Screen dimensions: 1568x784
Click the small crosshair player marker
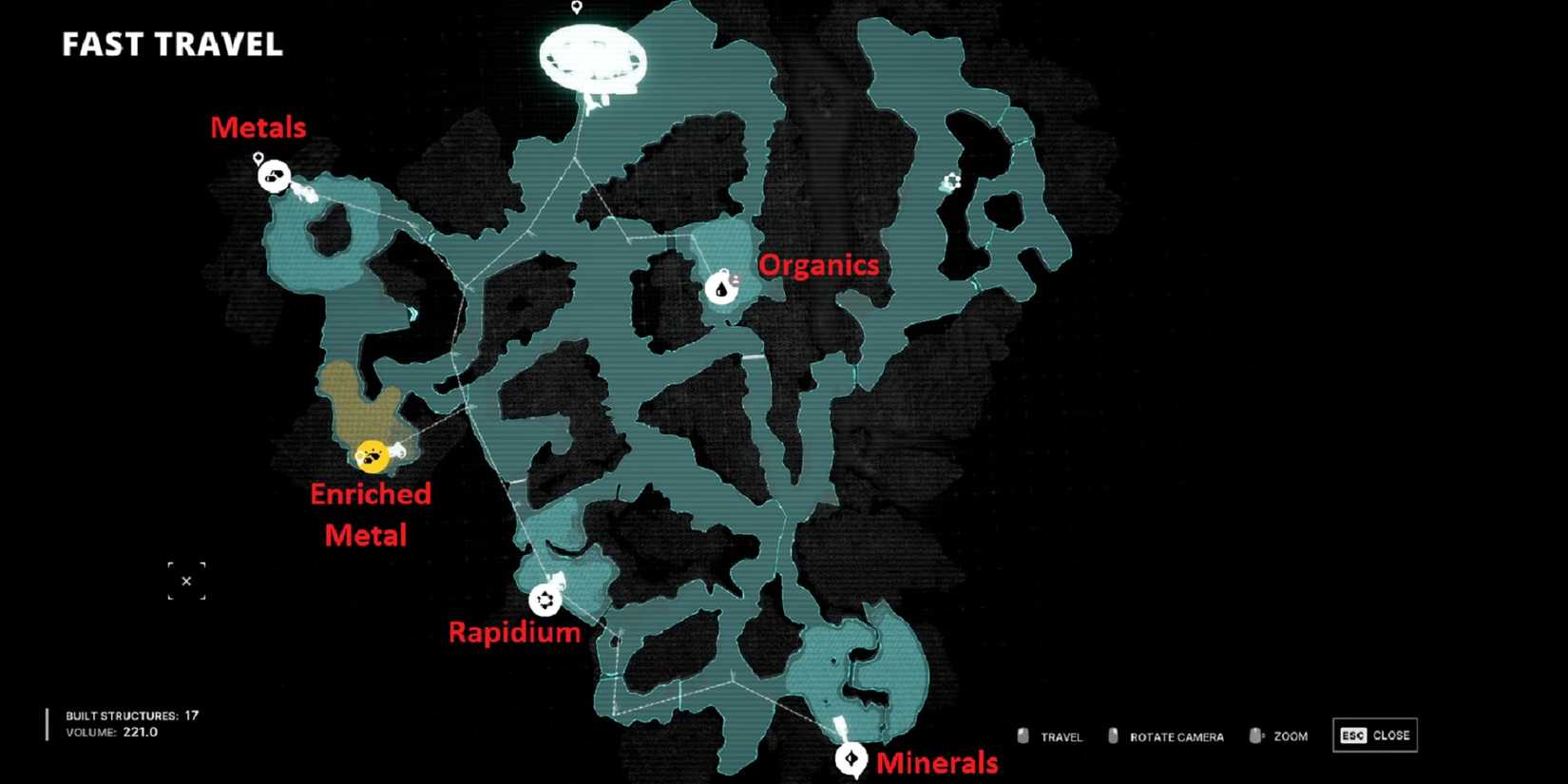[187, 581]
